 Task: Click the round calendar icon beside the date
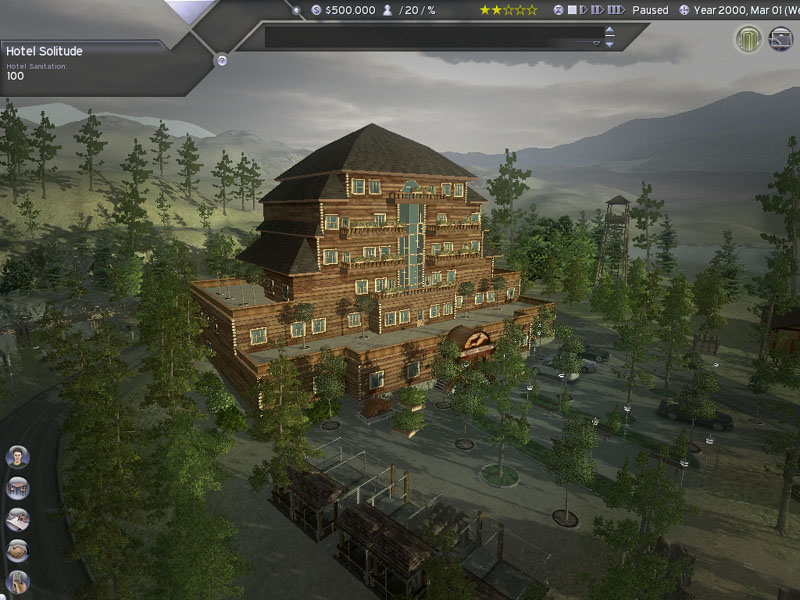coord(684,10)
